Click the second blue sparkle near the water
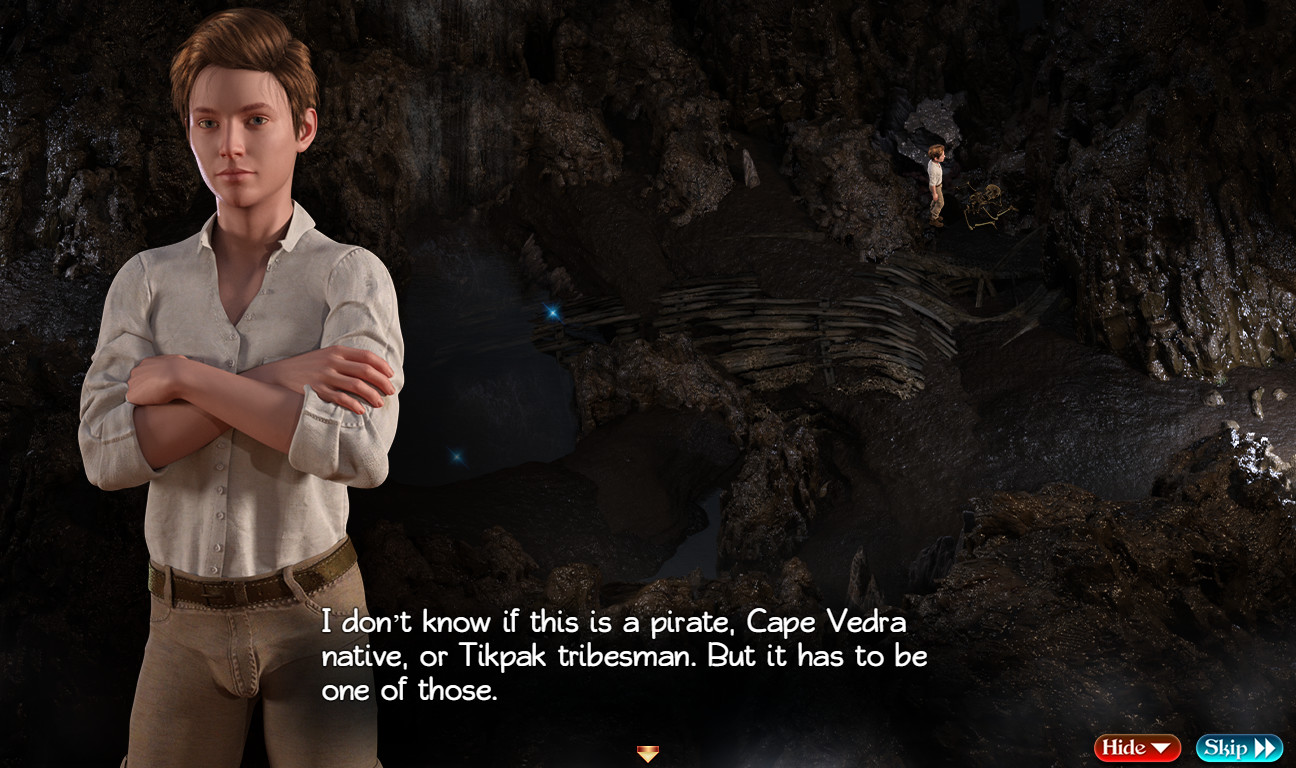Viewport: 1296px width, 768px height. coord(457,458)
